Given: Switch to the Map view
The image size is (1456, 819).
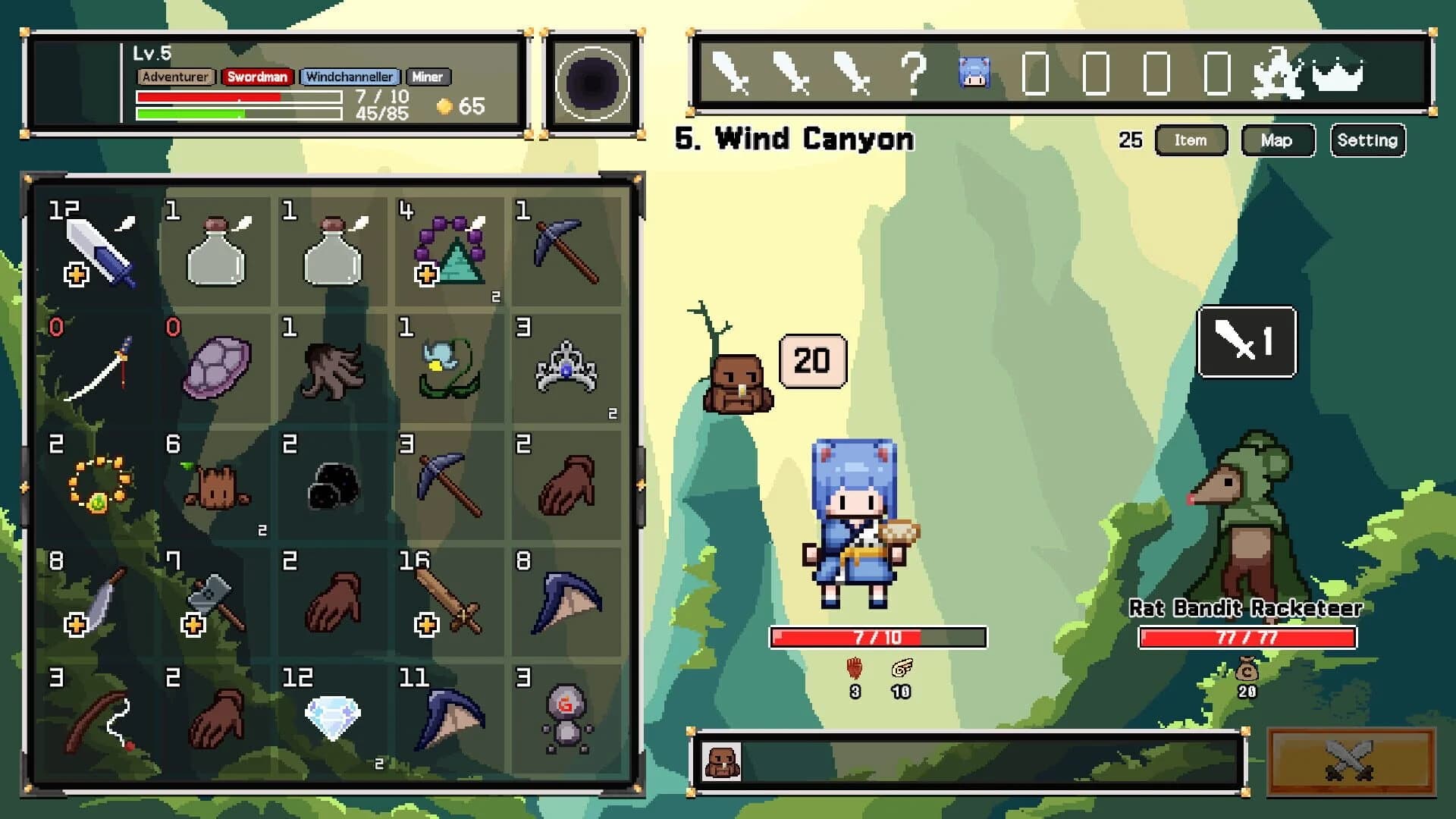Looking at the screenshot, I should [1277, 140].
